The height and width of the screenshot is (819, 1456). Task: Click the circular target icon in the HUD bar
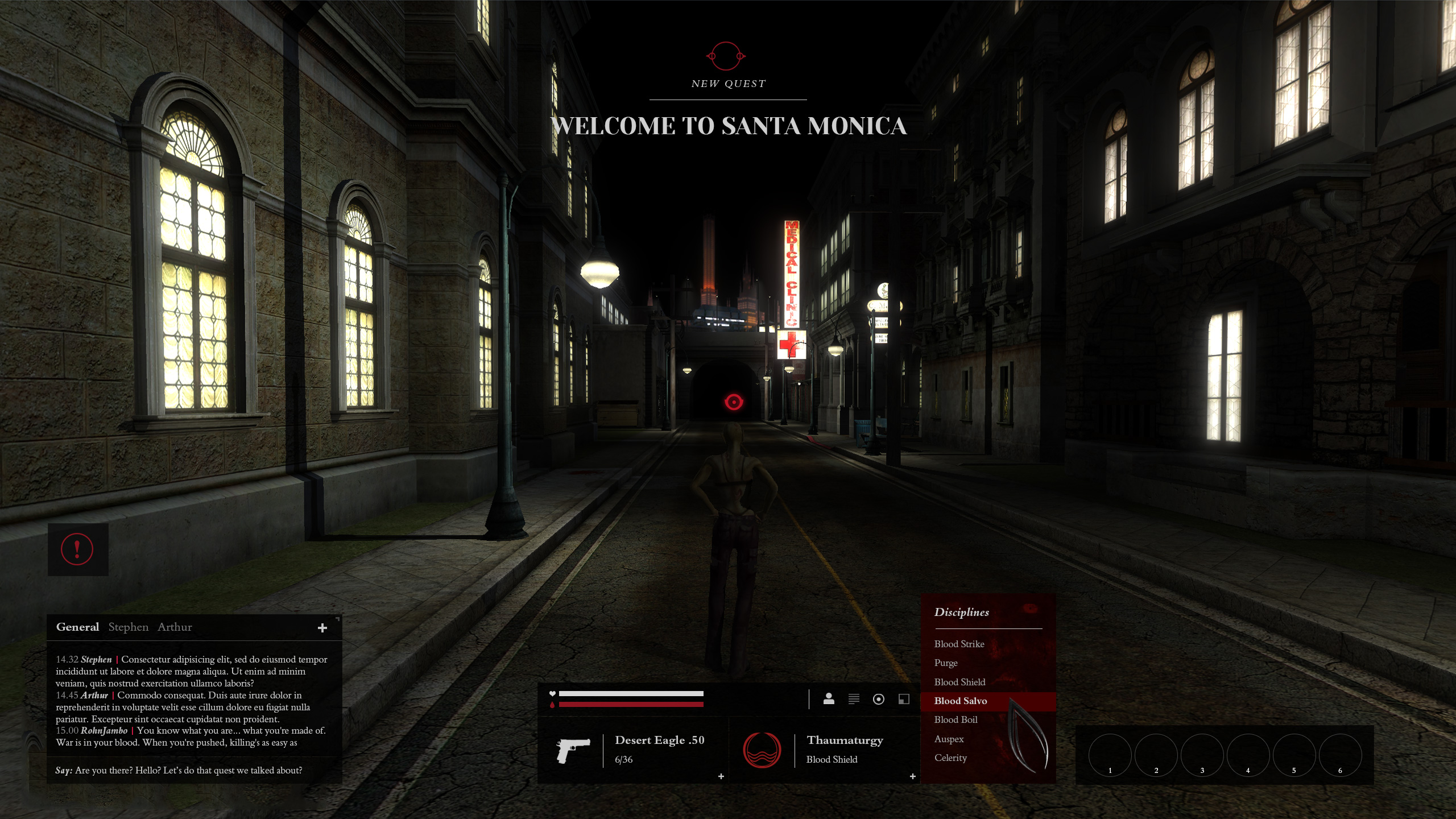click(x=879, y=699)
